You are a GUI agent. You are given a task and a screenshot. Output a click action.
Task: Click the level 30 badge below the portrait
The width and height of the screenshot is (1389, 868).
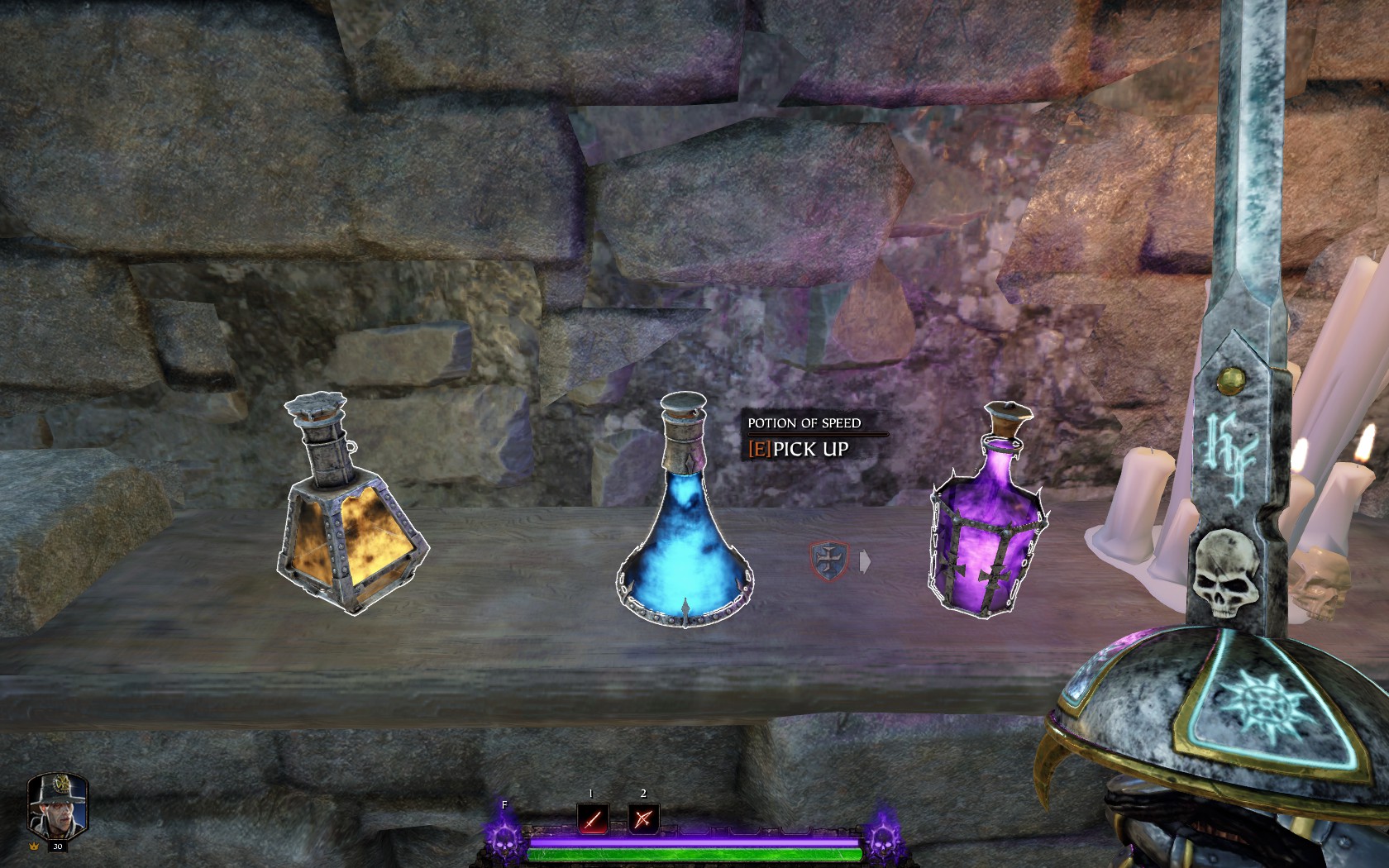point(56,847)
